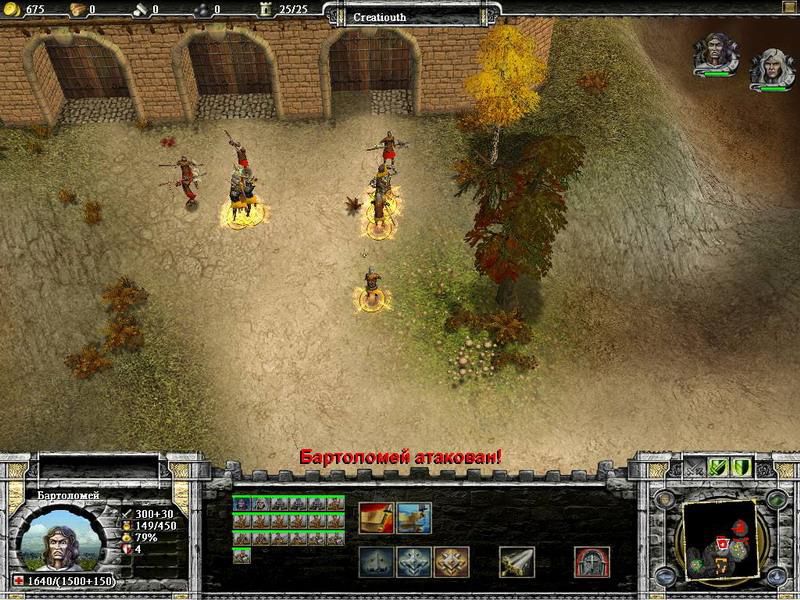The image size is (800, 600).
Task: Click the round button at the minimap's upper left
Action: pyautogui.click(x=663, y=498)
